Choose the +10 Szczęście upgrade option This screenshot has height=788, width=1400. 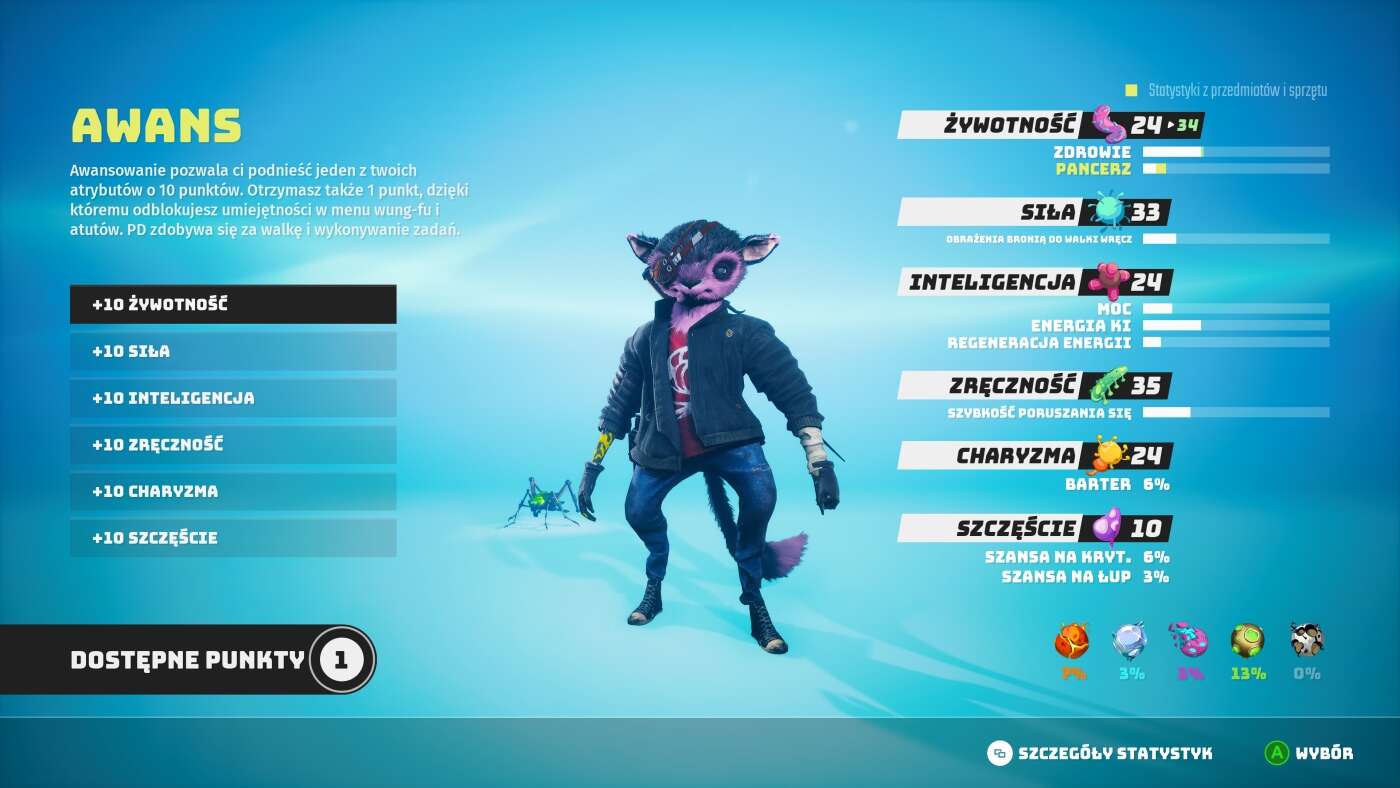point(232,538)
